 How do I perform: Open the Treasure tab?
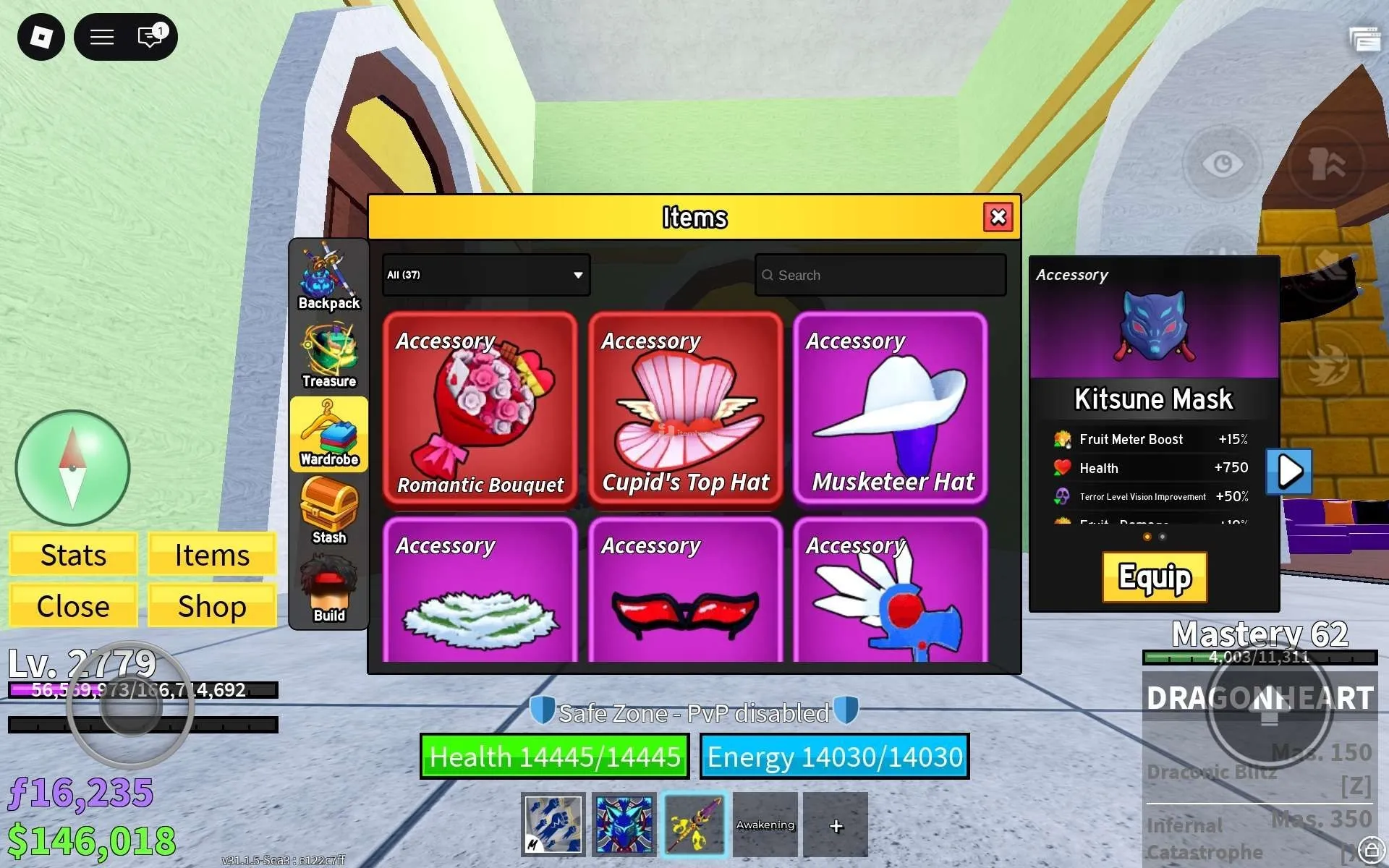coord(329,356)
